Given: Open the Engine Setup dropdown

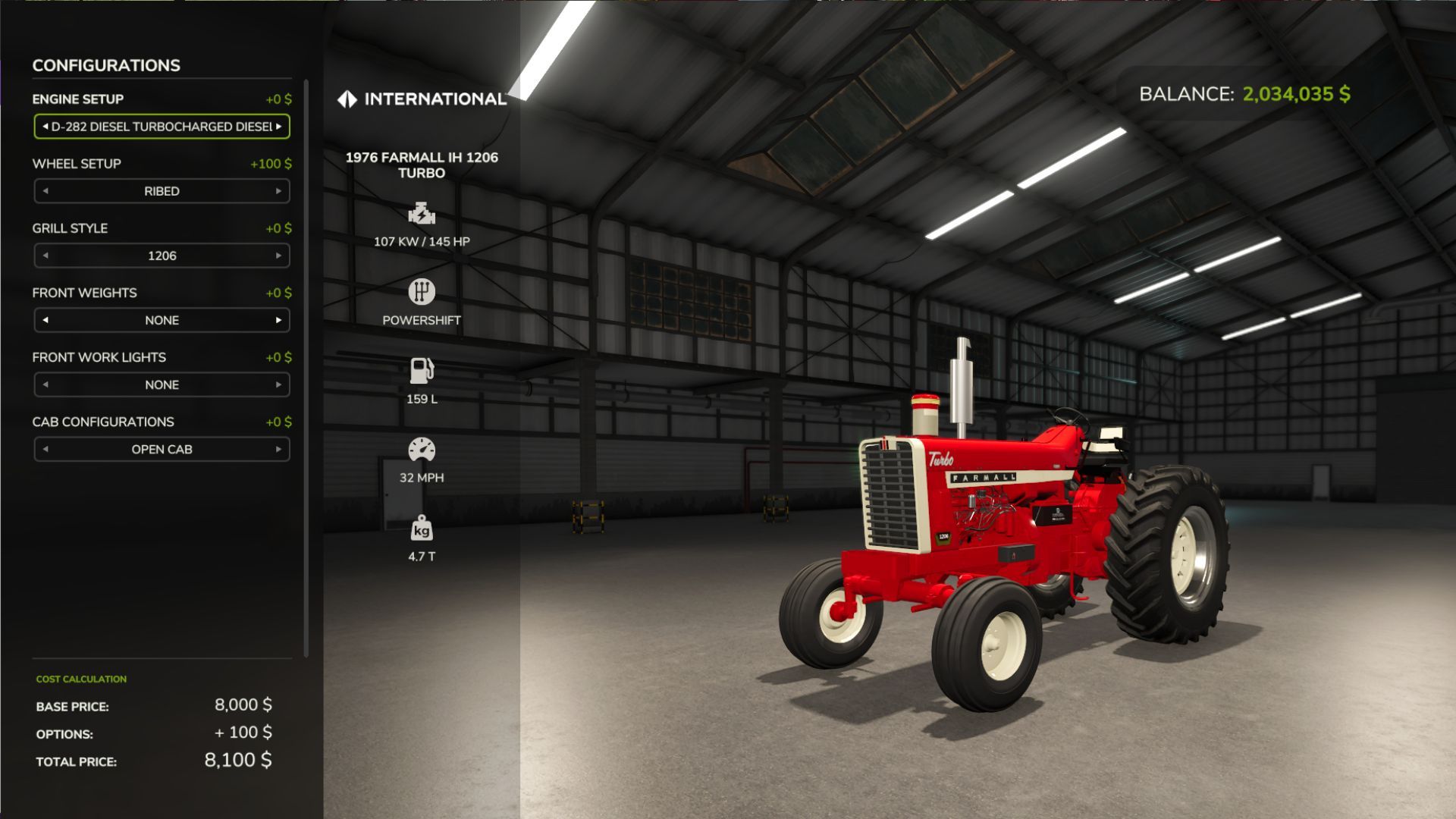Looking at the screenshot, I should click(x=161, y=126).
